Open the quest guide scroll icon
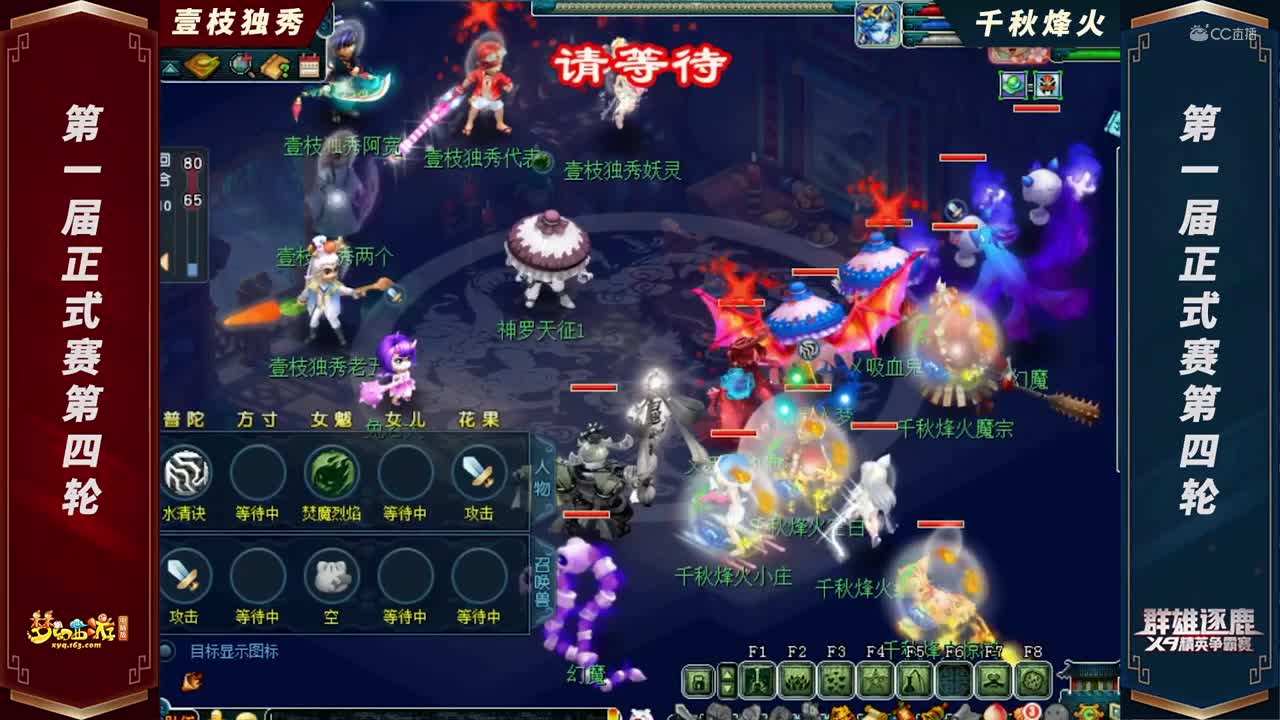This screenshot has height=720, width=1280. pyautogui.click(x=276, y=65)
